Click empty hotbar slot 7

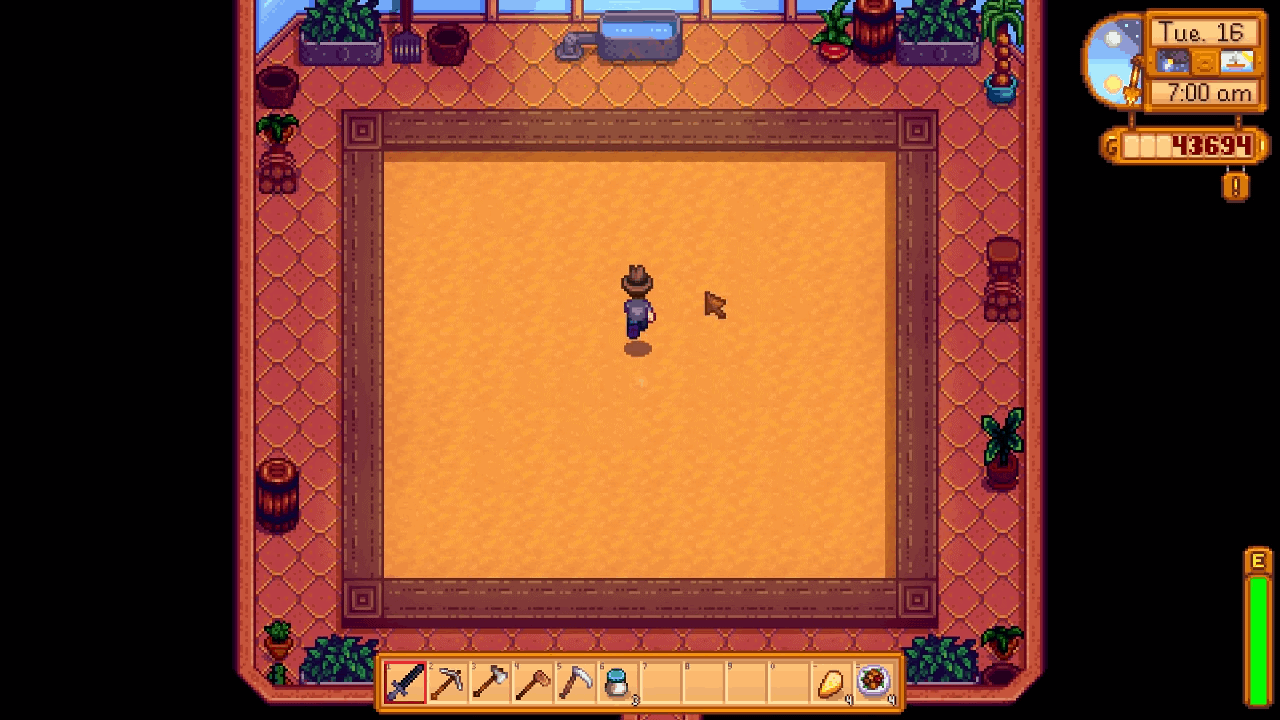(x=660, y=682)
